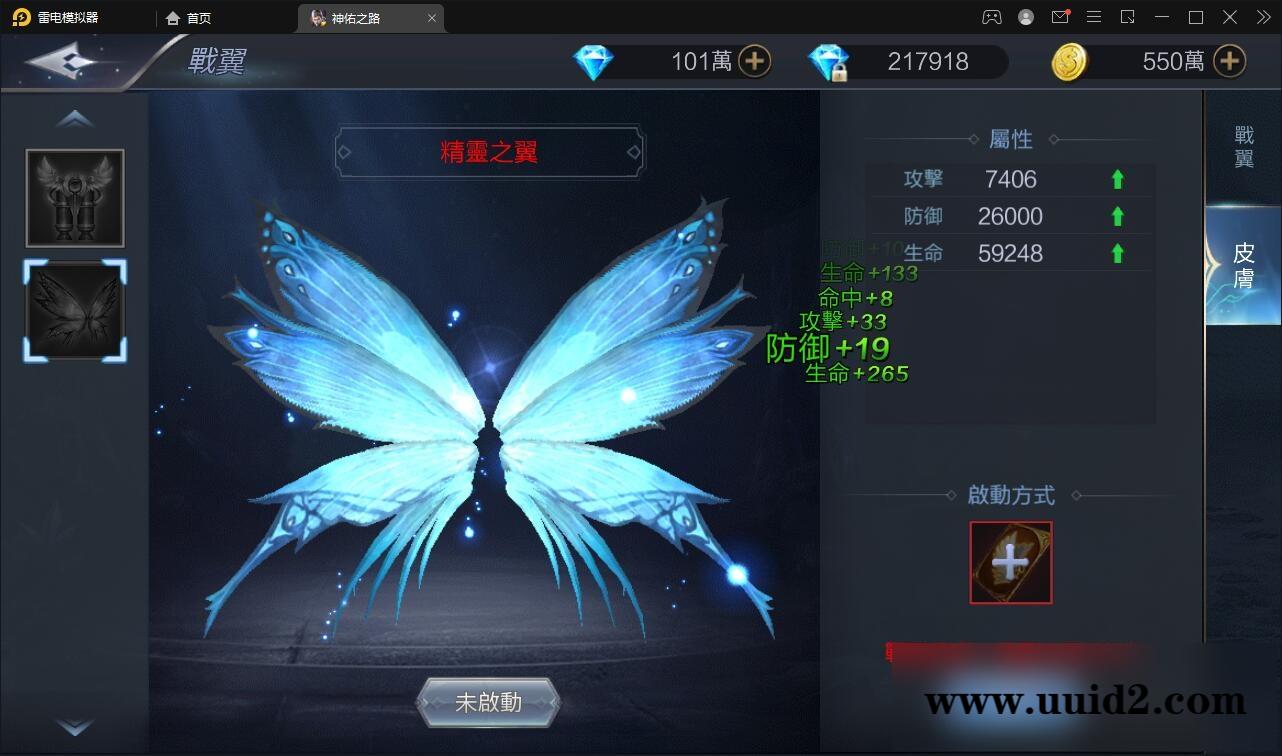Click the + card slot under 啟動方式
This screenshot has height=756, width=1282.
pyautogui.click(x=1010, y=562)
